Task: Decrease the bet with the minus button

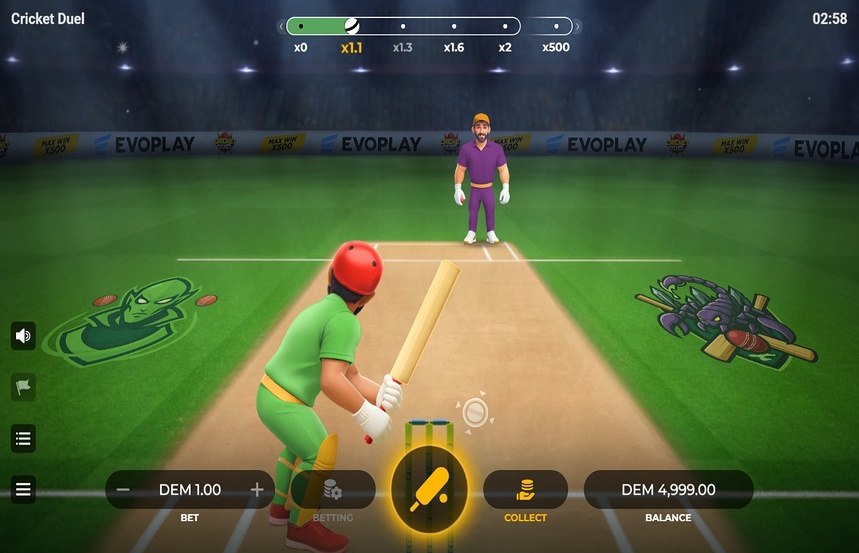Action: [x=123, y=490]
